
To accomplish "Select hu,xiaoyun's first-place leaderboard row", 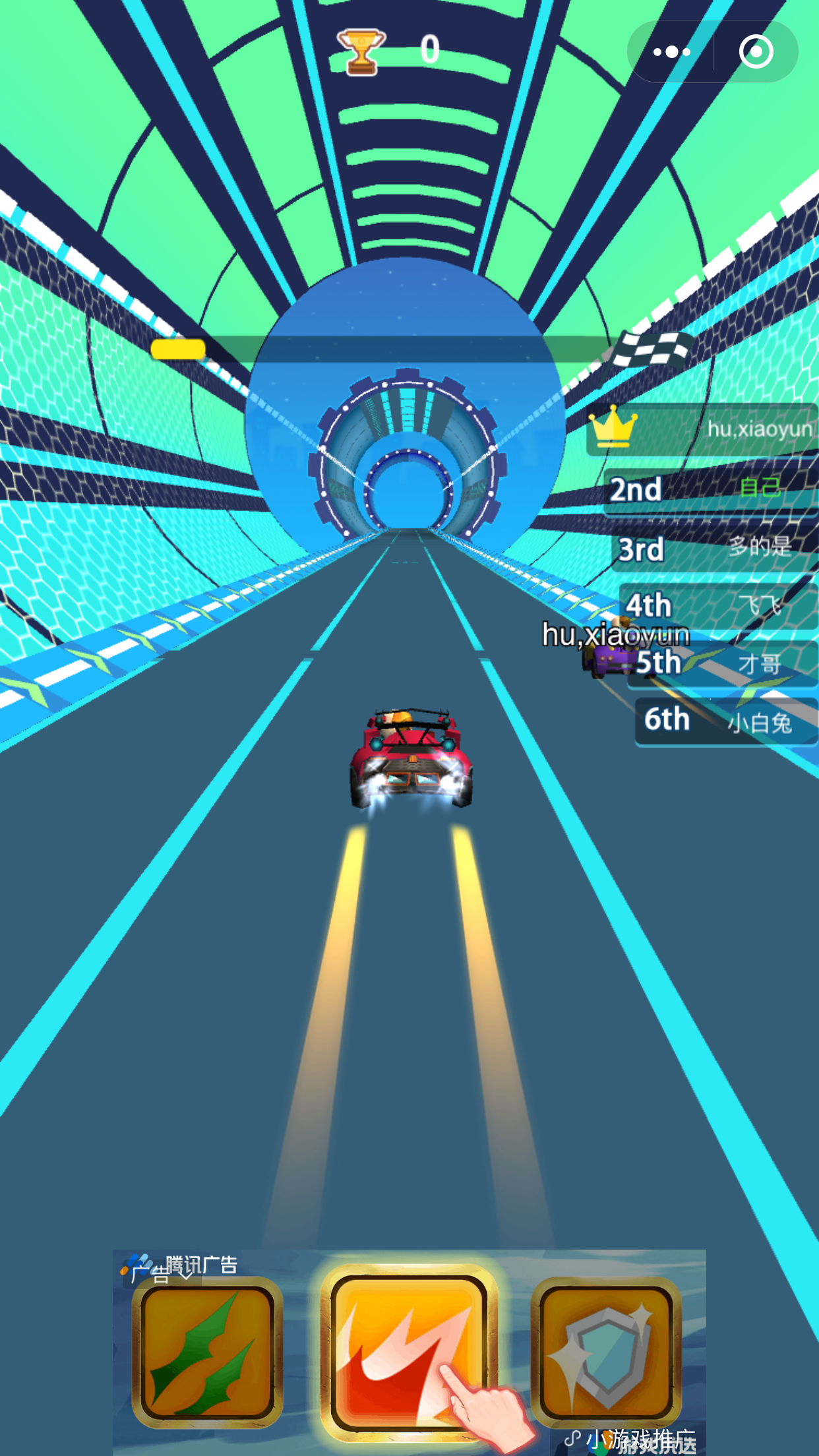I will click(702, 429).
